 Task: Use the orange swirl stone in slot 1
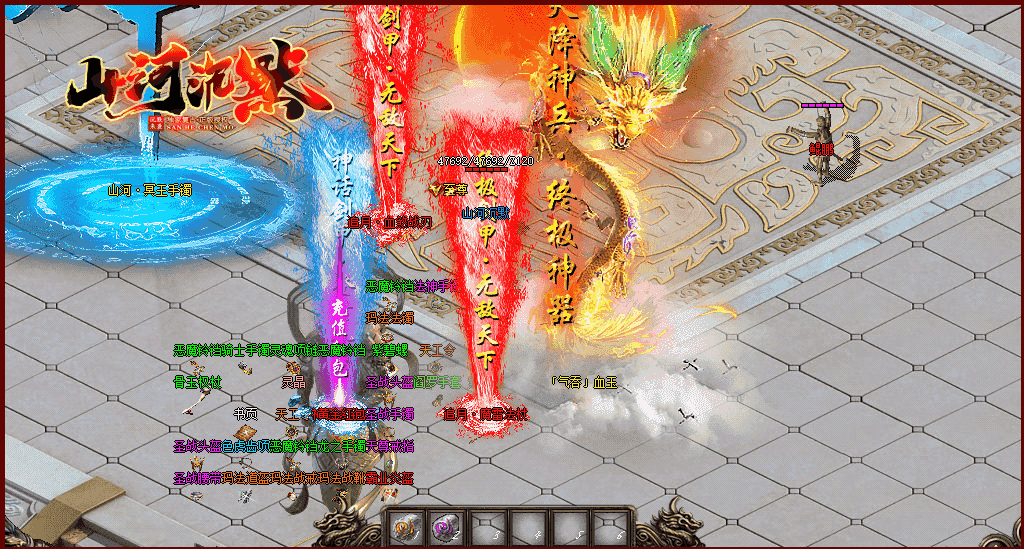click(x=405, y=526)
